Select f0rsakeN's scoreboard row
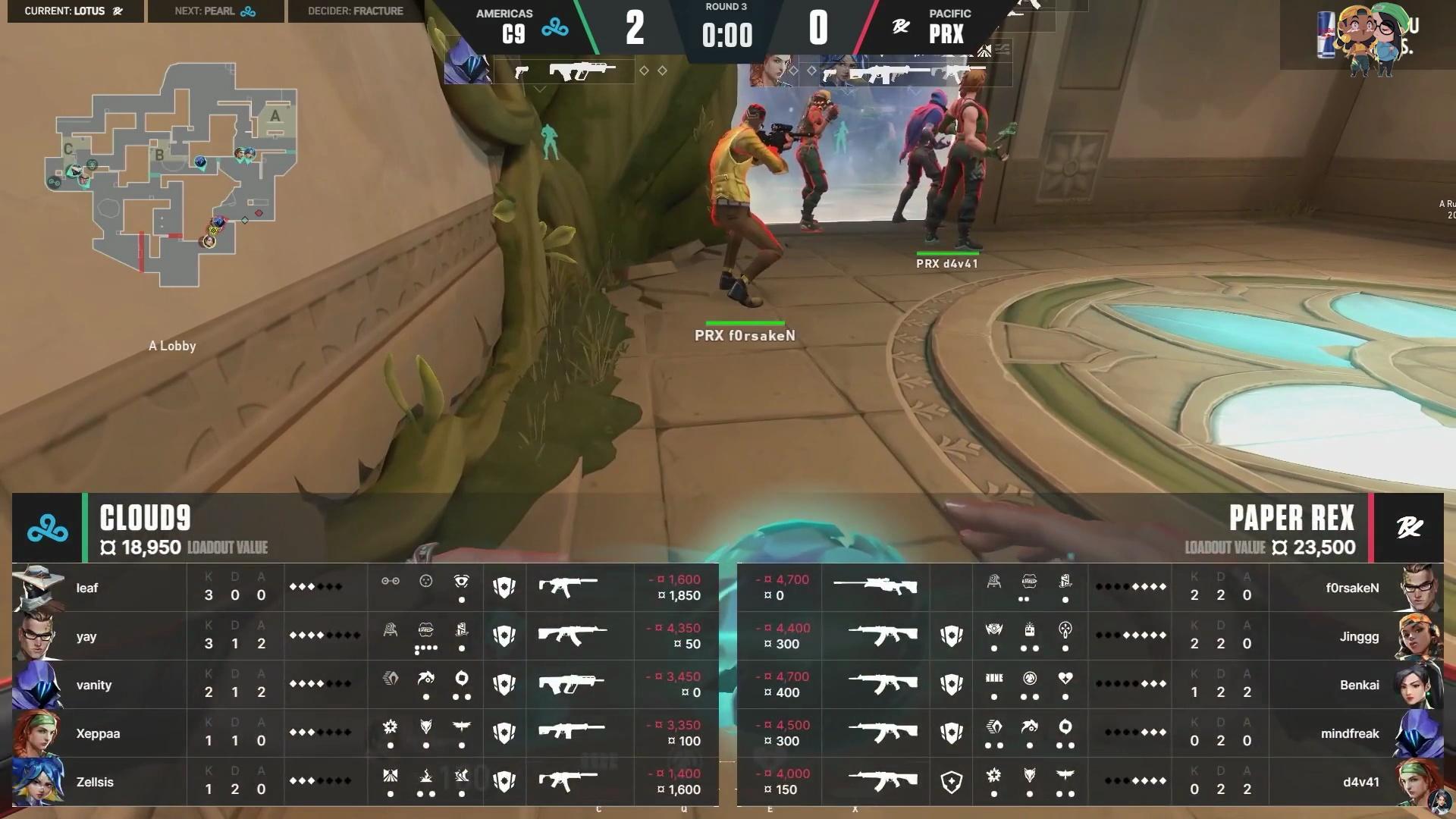 (1090, 588)
